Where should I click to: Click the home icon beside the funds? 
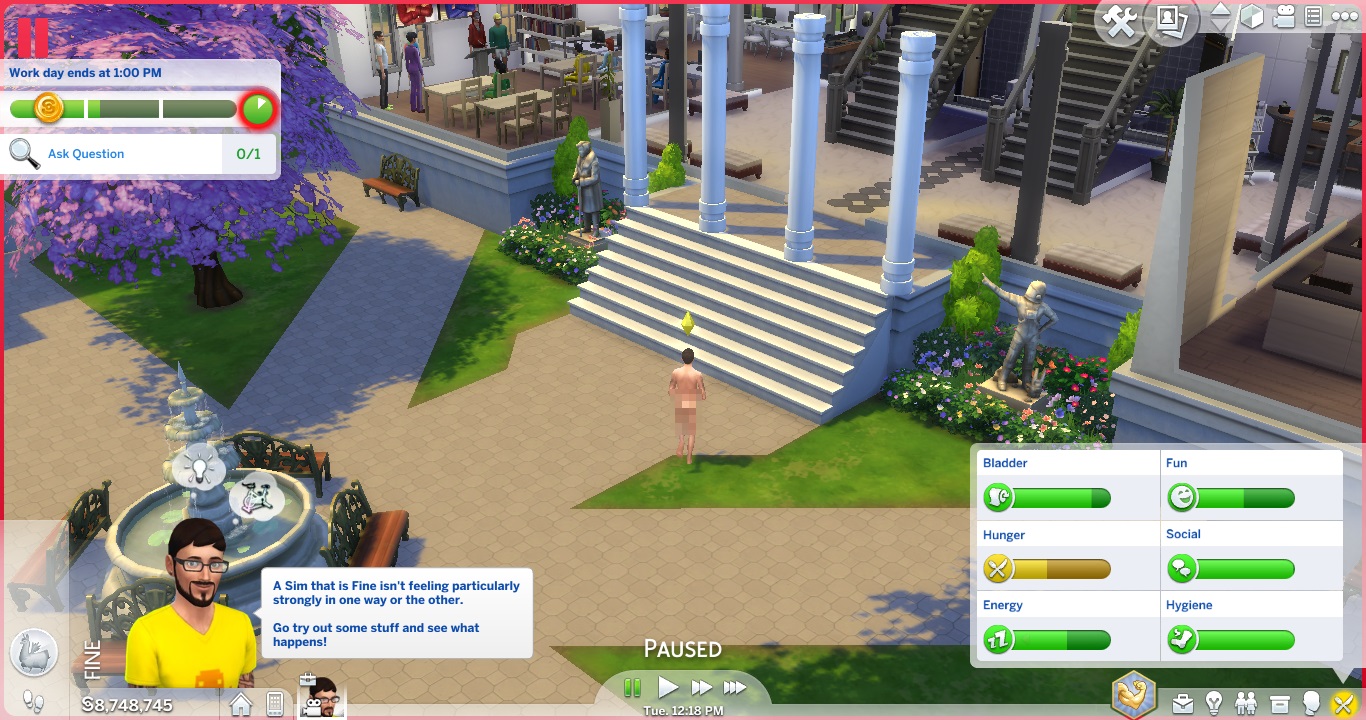(x=241, y=704)
